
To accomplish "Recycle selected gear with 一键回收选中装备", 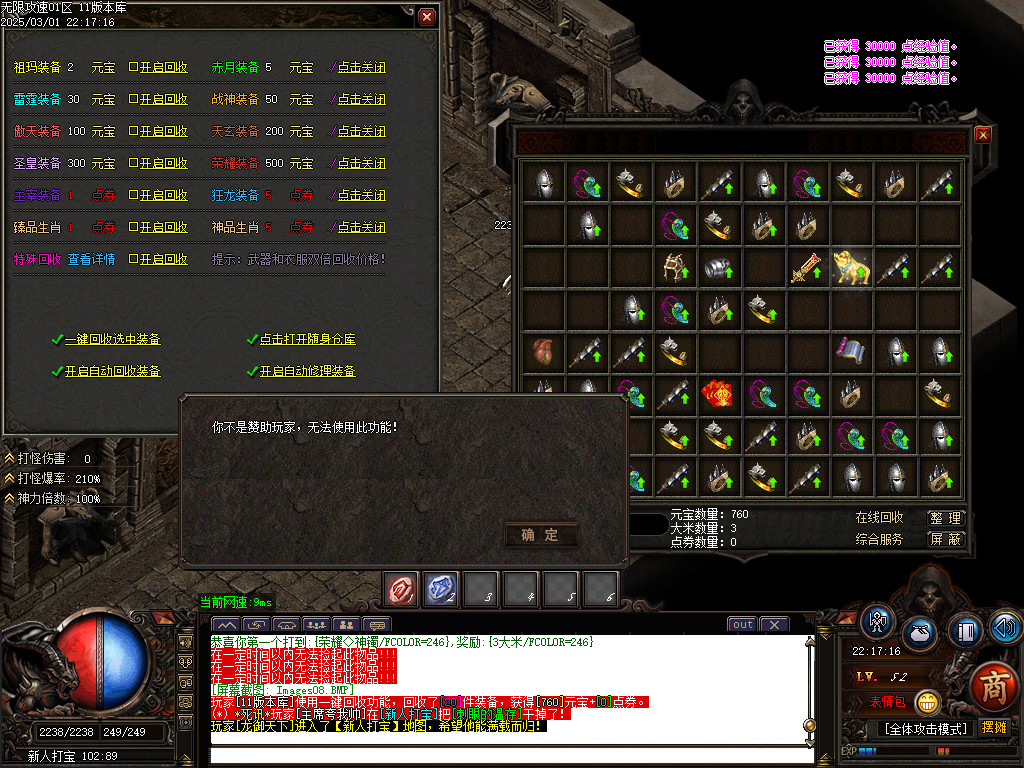I will click(112, 340).
